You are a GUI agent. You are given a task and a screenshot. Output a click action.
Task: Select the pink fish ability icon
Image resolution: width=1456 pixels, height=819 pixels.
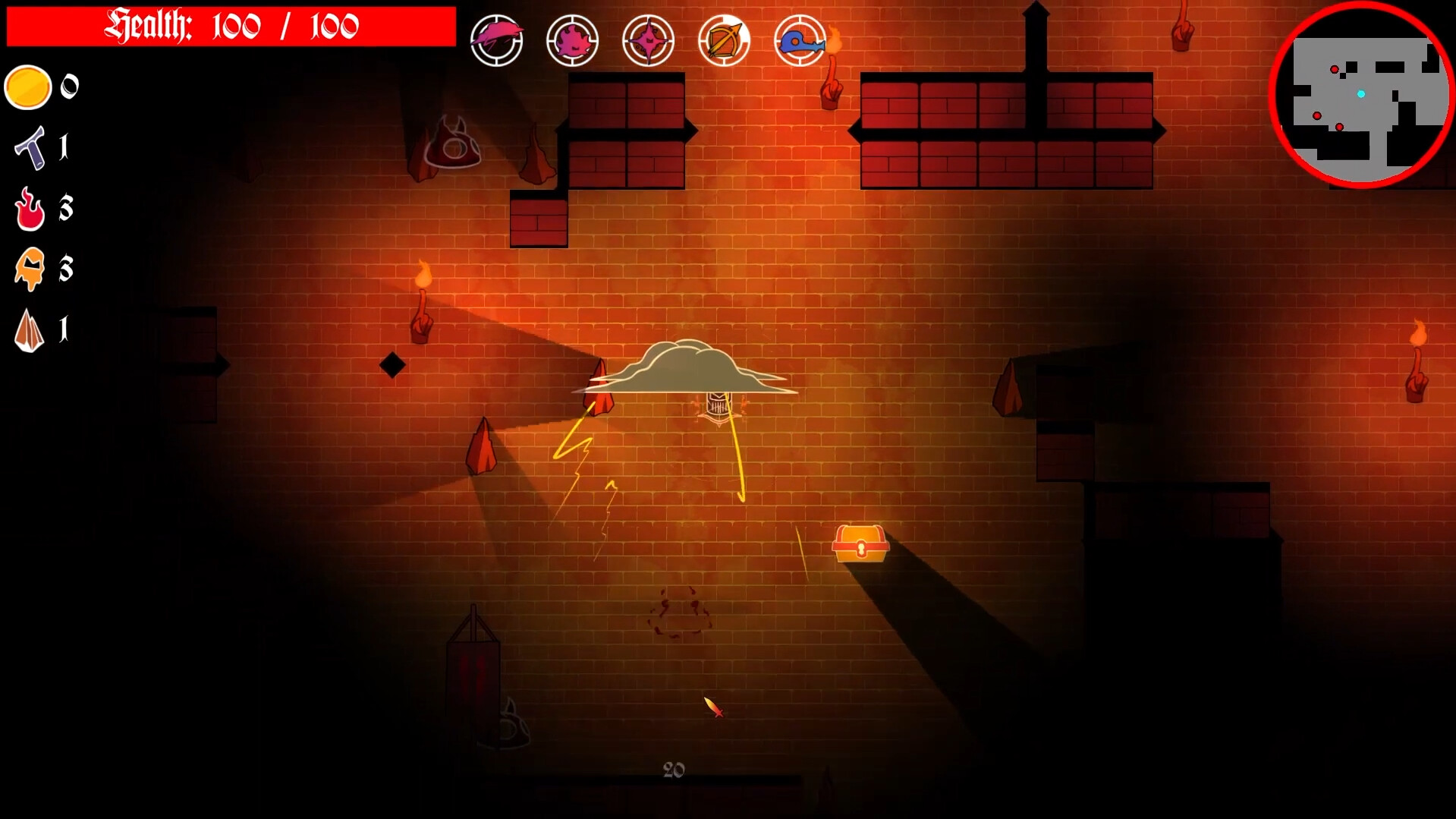497,39
